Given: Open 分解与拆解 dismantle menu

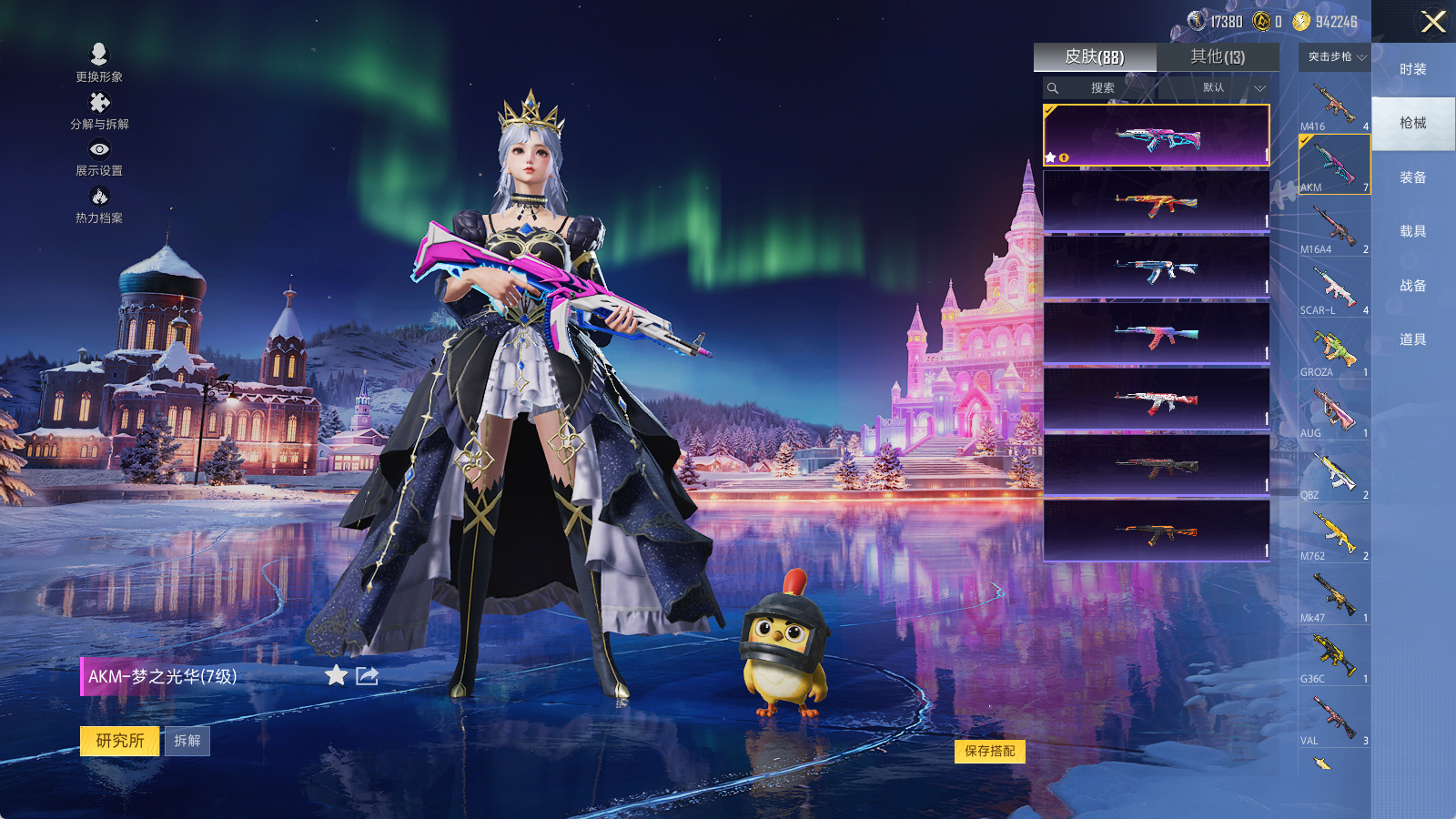Looking at the screenshot, I should pos(99,110).
